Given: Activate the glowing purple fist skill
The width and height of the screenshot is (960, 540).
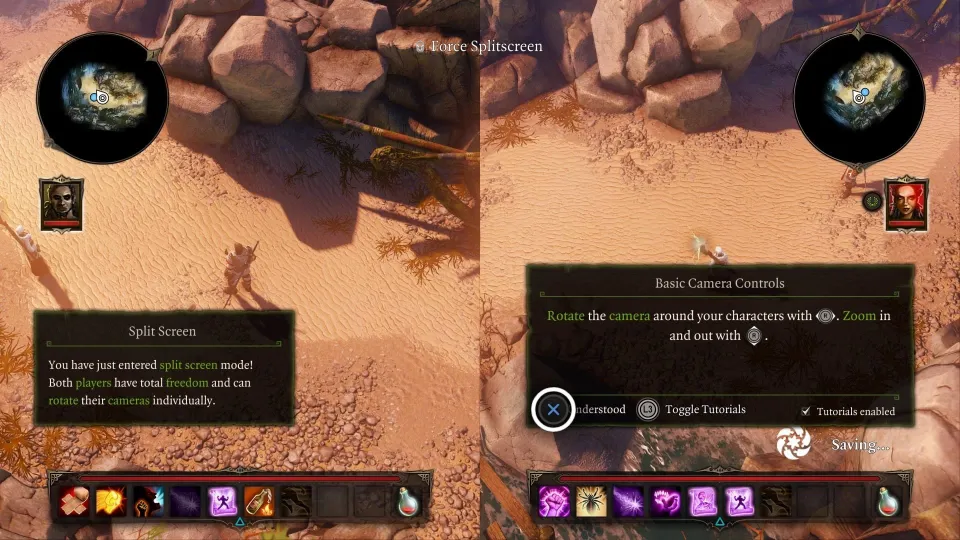Looking at the screenshot, I should 553,500.
